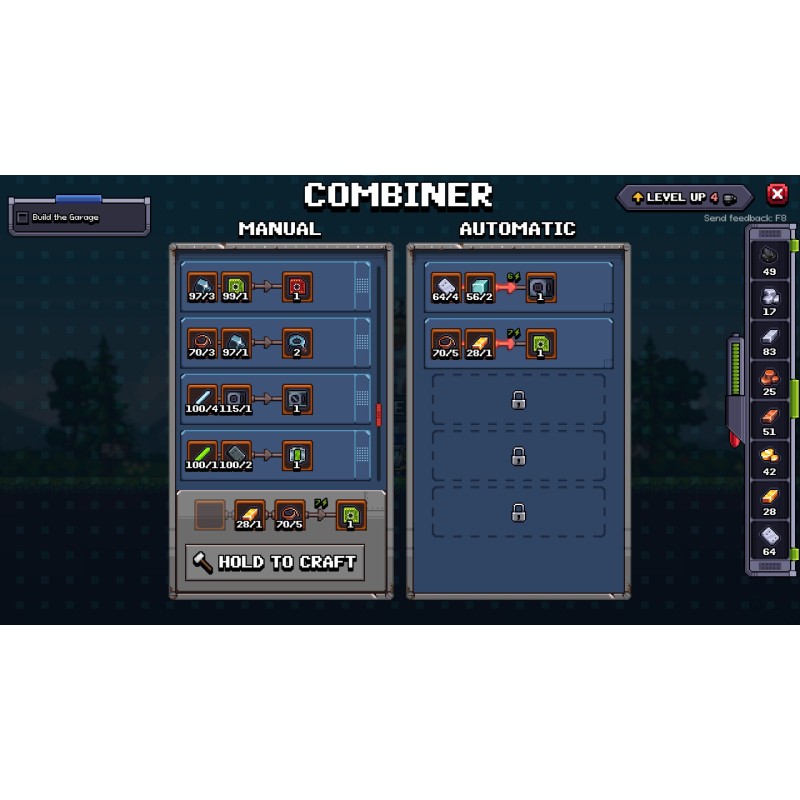
Task: Toggle the Build the Garage objective checkbox
Action: pyautogui.click(x=23, y=217)
